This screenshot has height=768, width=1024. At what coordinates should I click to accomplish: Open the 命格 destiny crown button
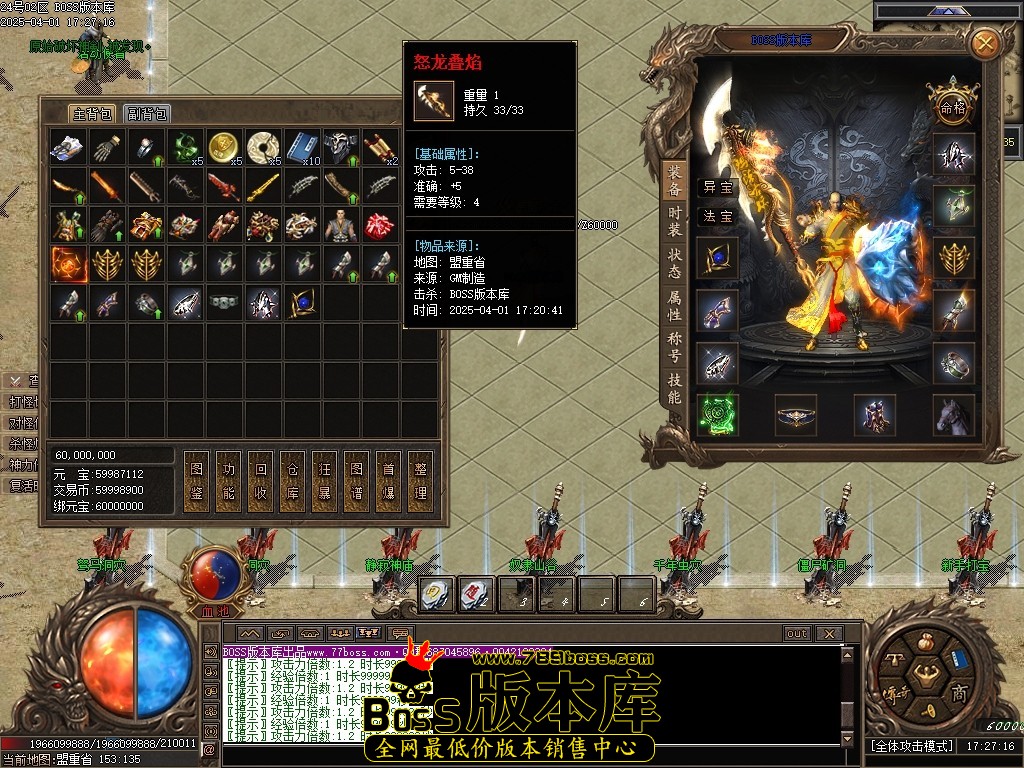pos(952,106)
